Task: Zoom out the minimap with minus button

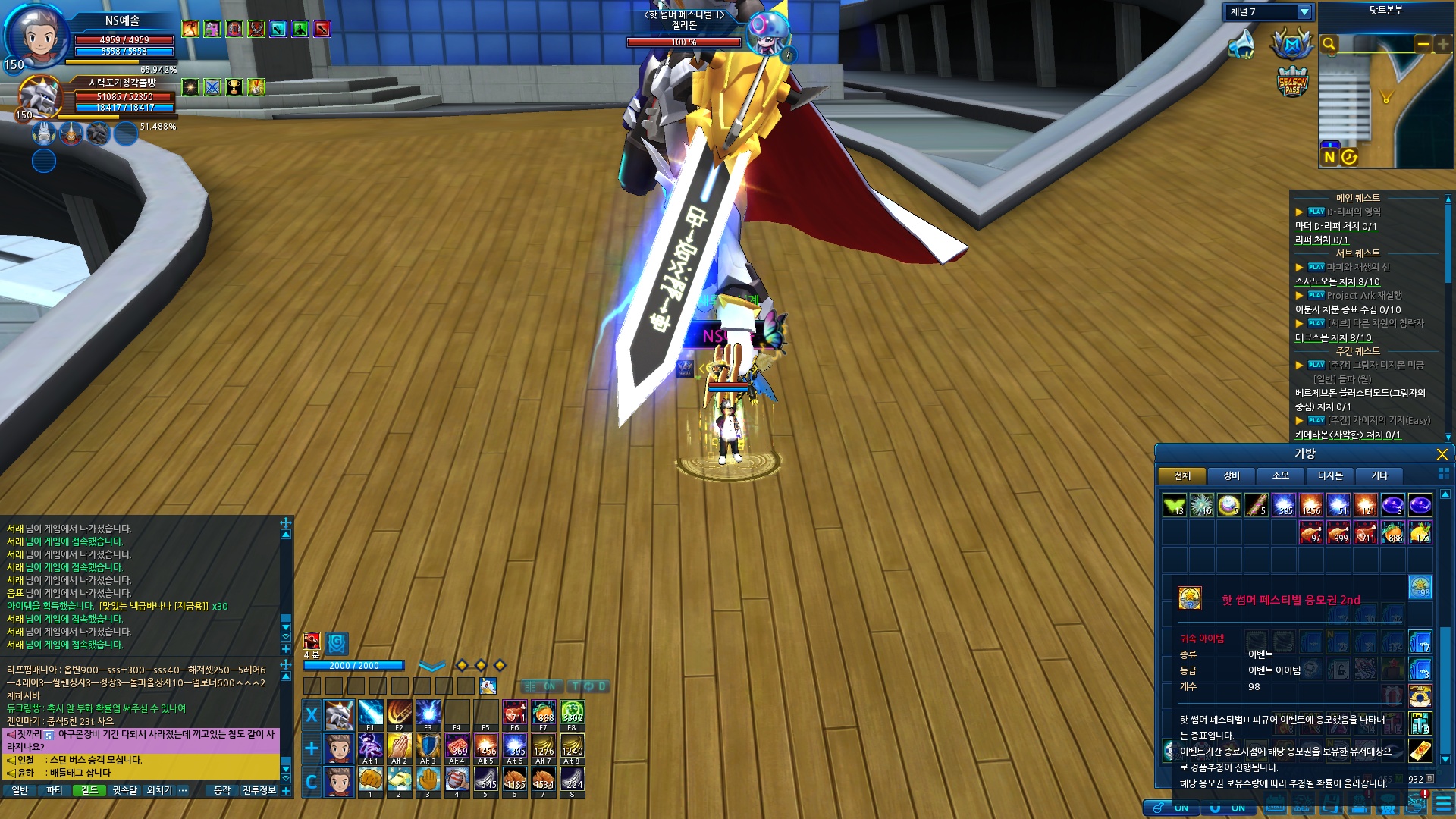Action: pos(1423,44)
